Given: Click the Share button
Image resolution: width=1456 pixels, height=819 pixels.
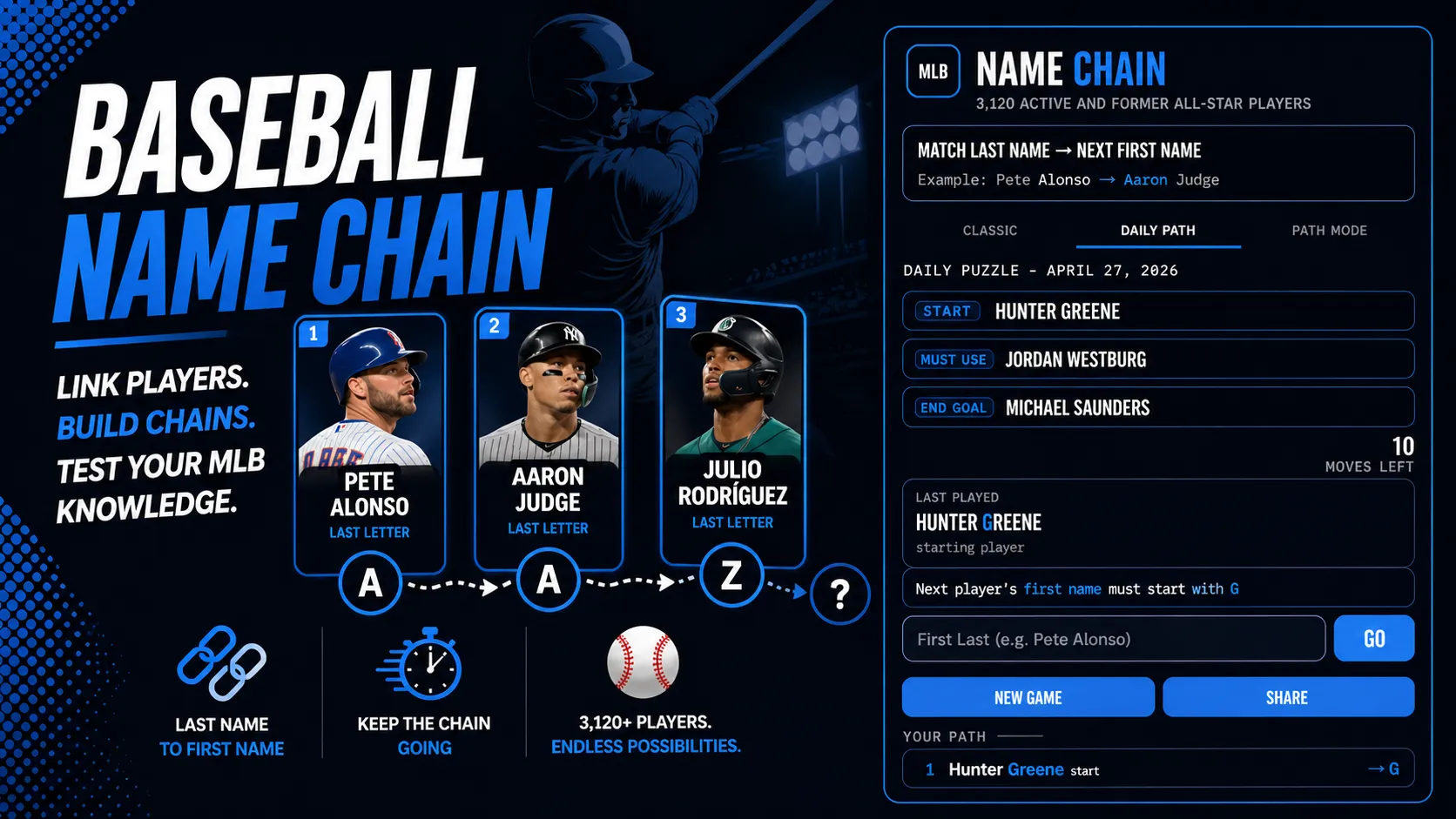Looking at the screenshot, I should pyautogui.click(x=1288, y=697).
